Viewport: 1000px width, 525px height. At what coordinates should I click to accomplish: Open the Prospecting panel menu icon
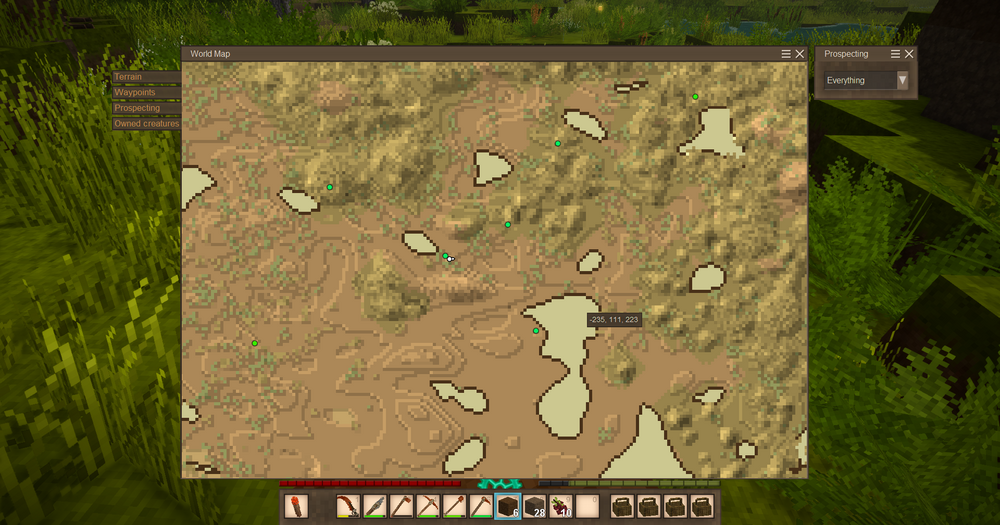point(895,54)
